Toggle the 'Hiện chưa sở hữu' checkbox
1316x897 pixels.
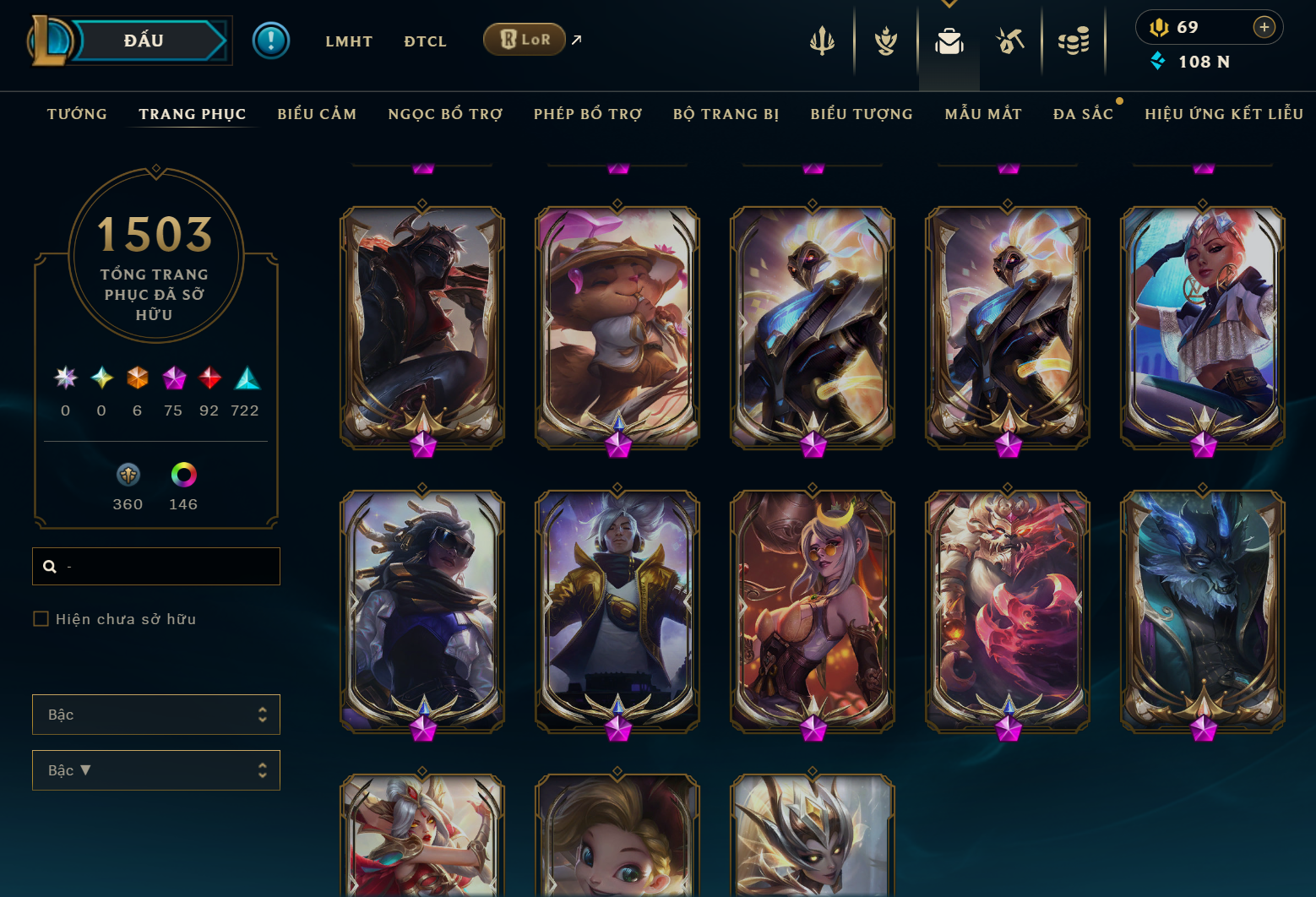pos(41,618)
